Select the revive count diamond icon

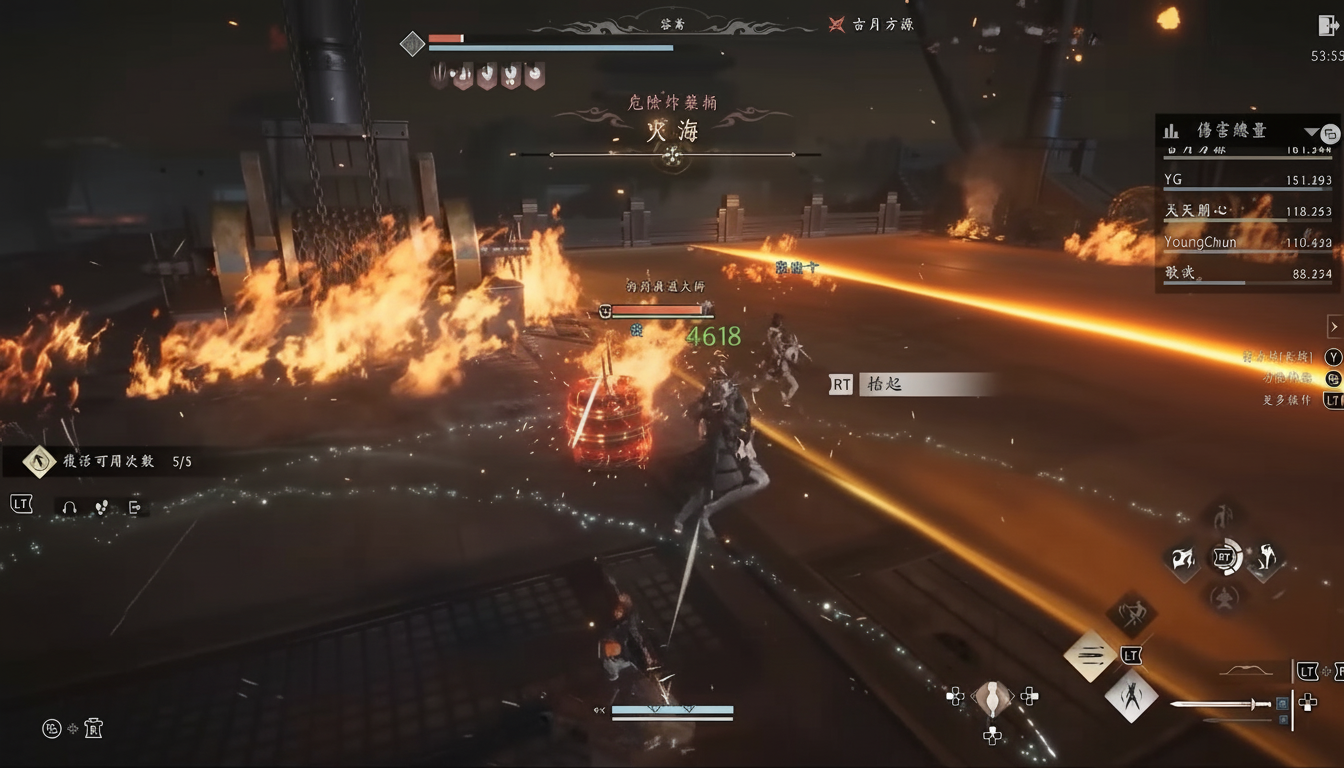pyautogui.click(x=39, y=461)
